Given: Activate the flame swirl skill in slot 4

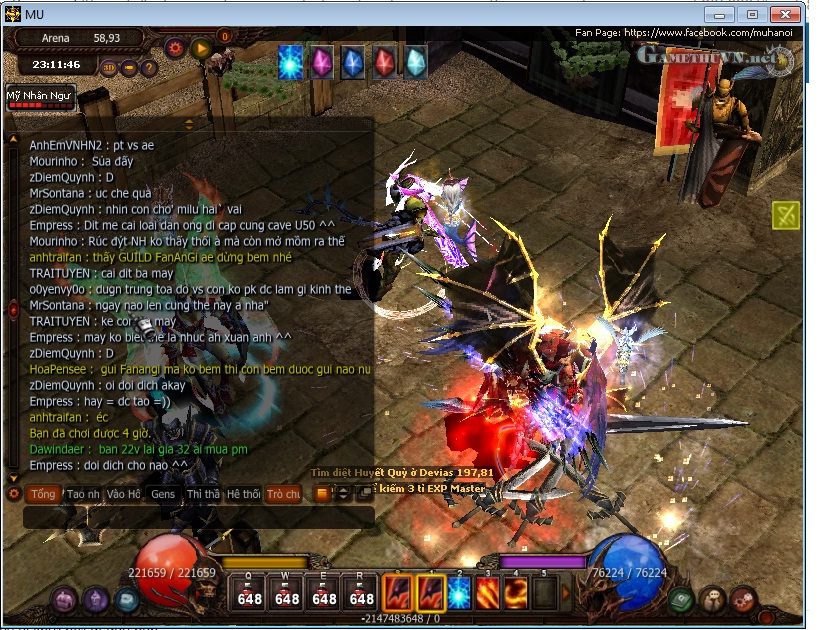Looking at the screenshot, I should pyautogui.click(x=516, y=593).
